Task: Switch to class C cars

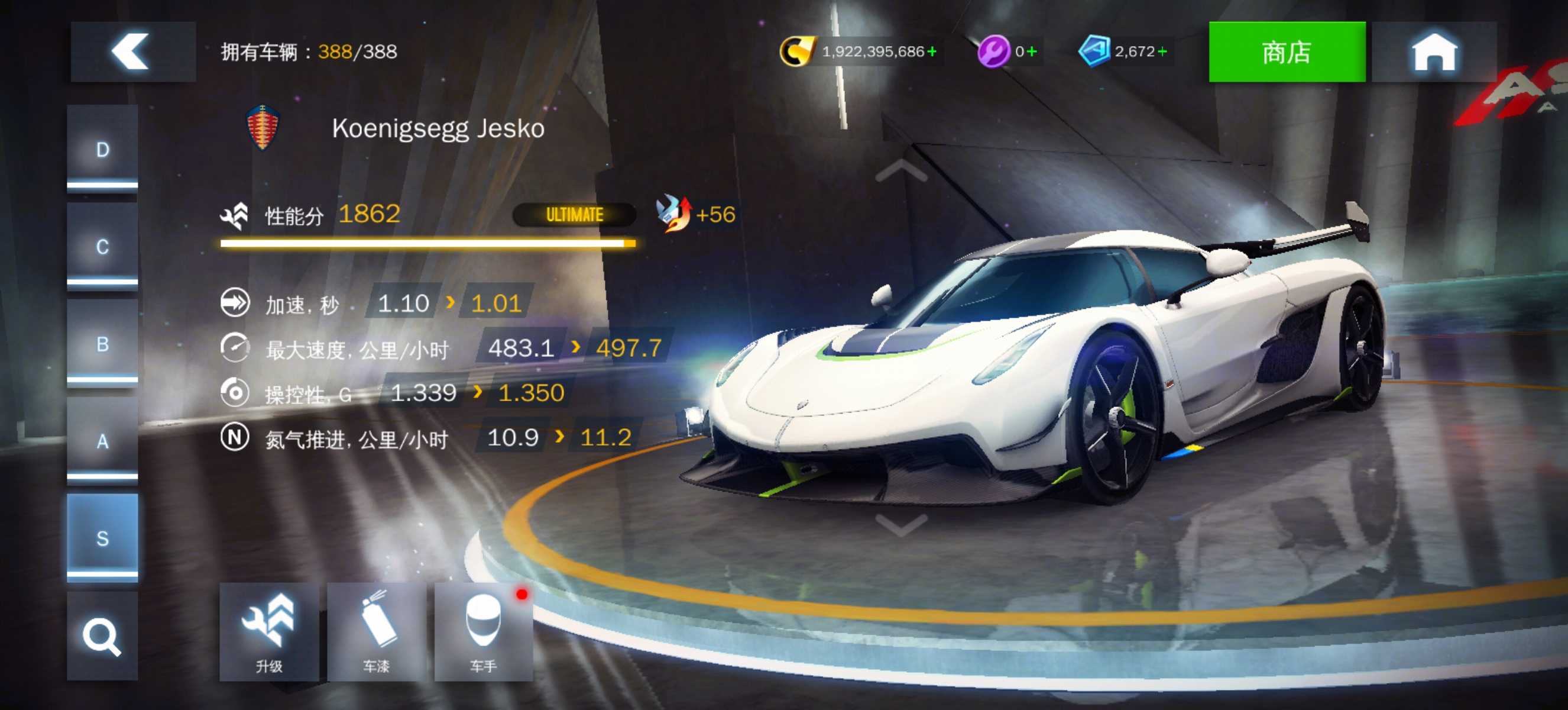Action: tap(102, 247)
